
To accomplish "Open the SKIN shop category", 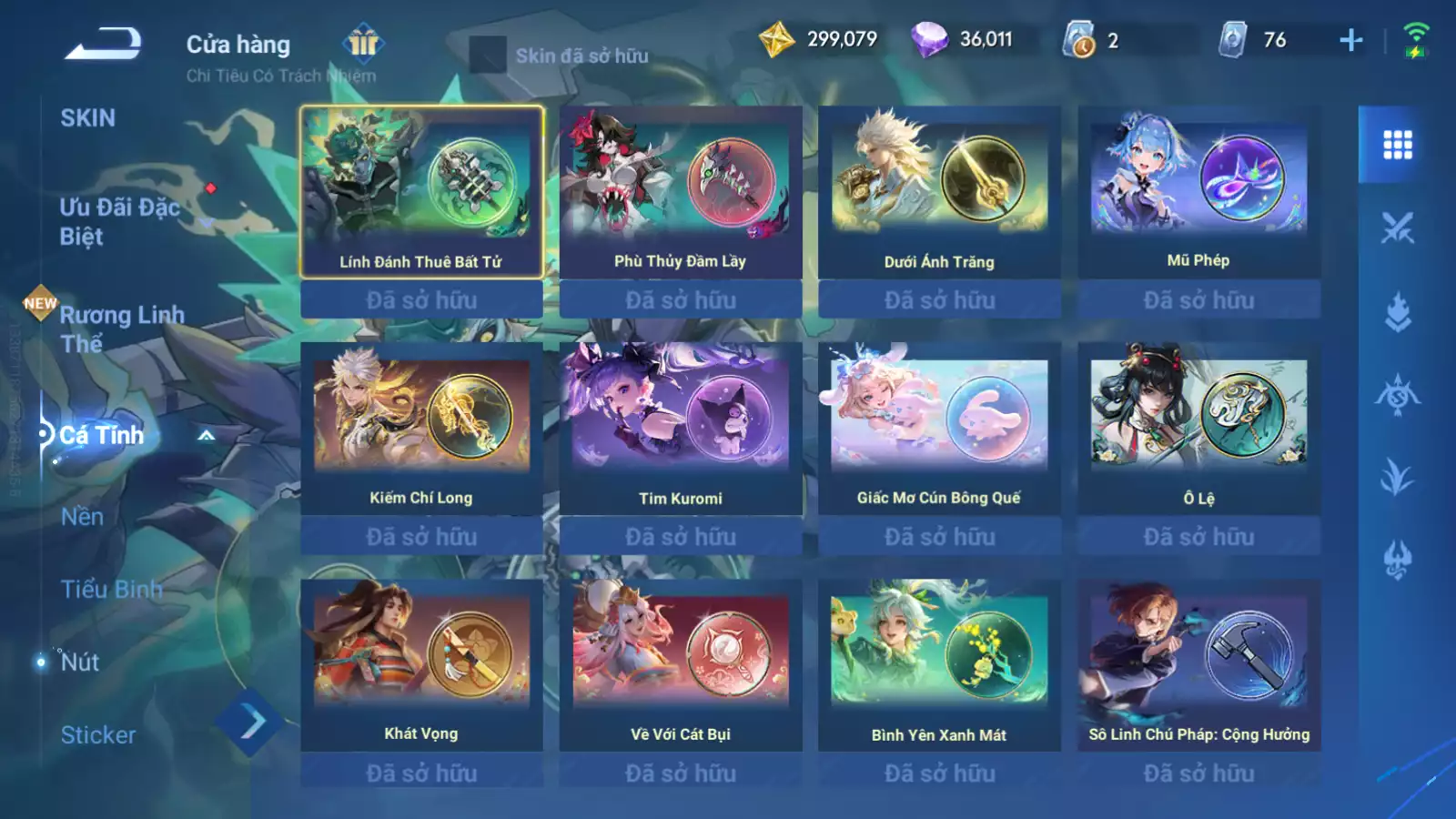I will [x=88, y=118].
